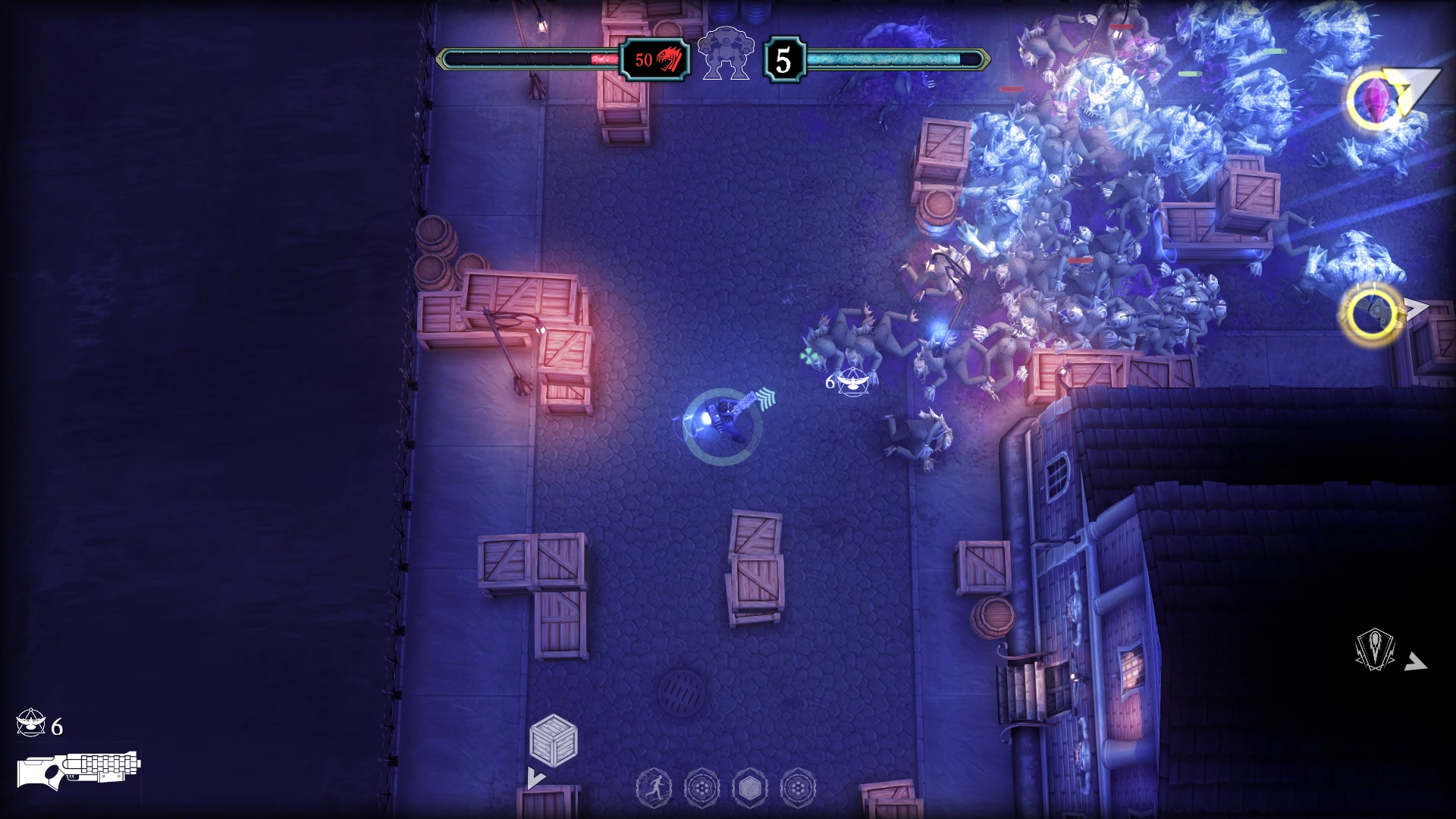Select the shield emblem waypoint indicator
The image size is (1456, 819).
coord(1375,650)
